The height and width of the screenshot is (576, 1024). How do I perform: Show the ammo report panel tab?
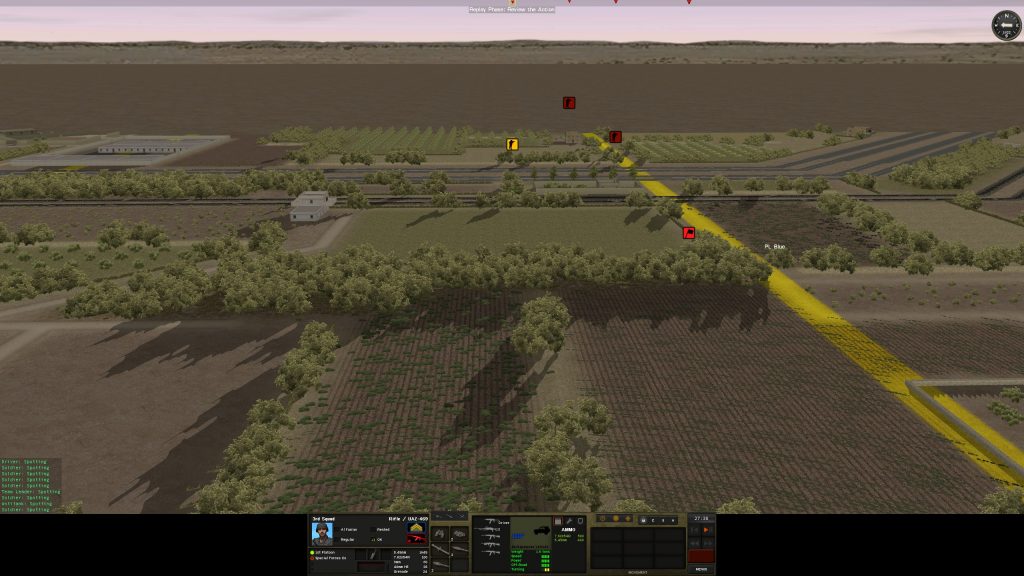click(x=557, y=521)
